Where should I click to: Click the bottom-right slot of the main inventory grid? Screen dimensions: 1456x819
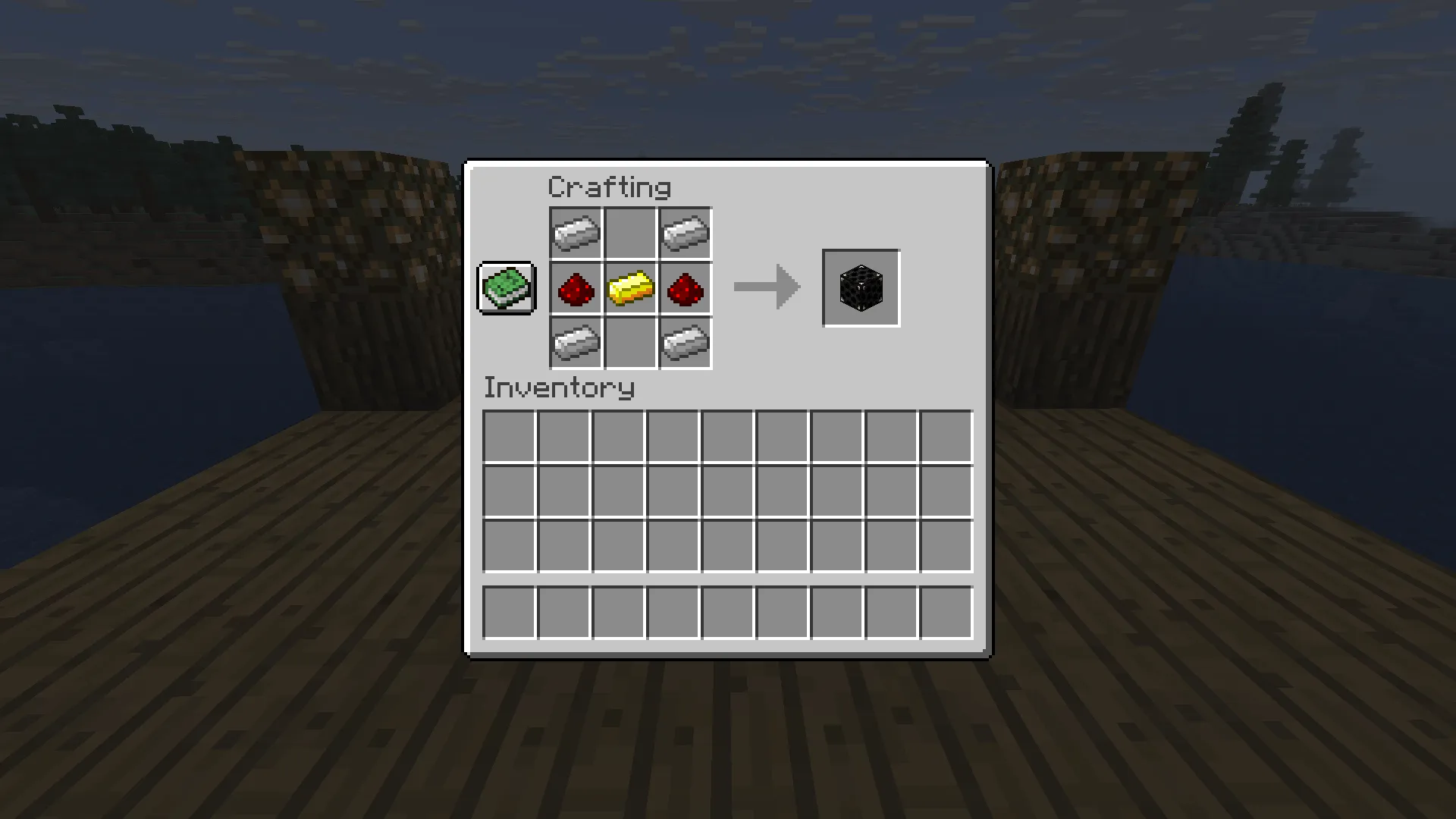pos(946,545)
